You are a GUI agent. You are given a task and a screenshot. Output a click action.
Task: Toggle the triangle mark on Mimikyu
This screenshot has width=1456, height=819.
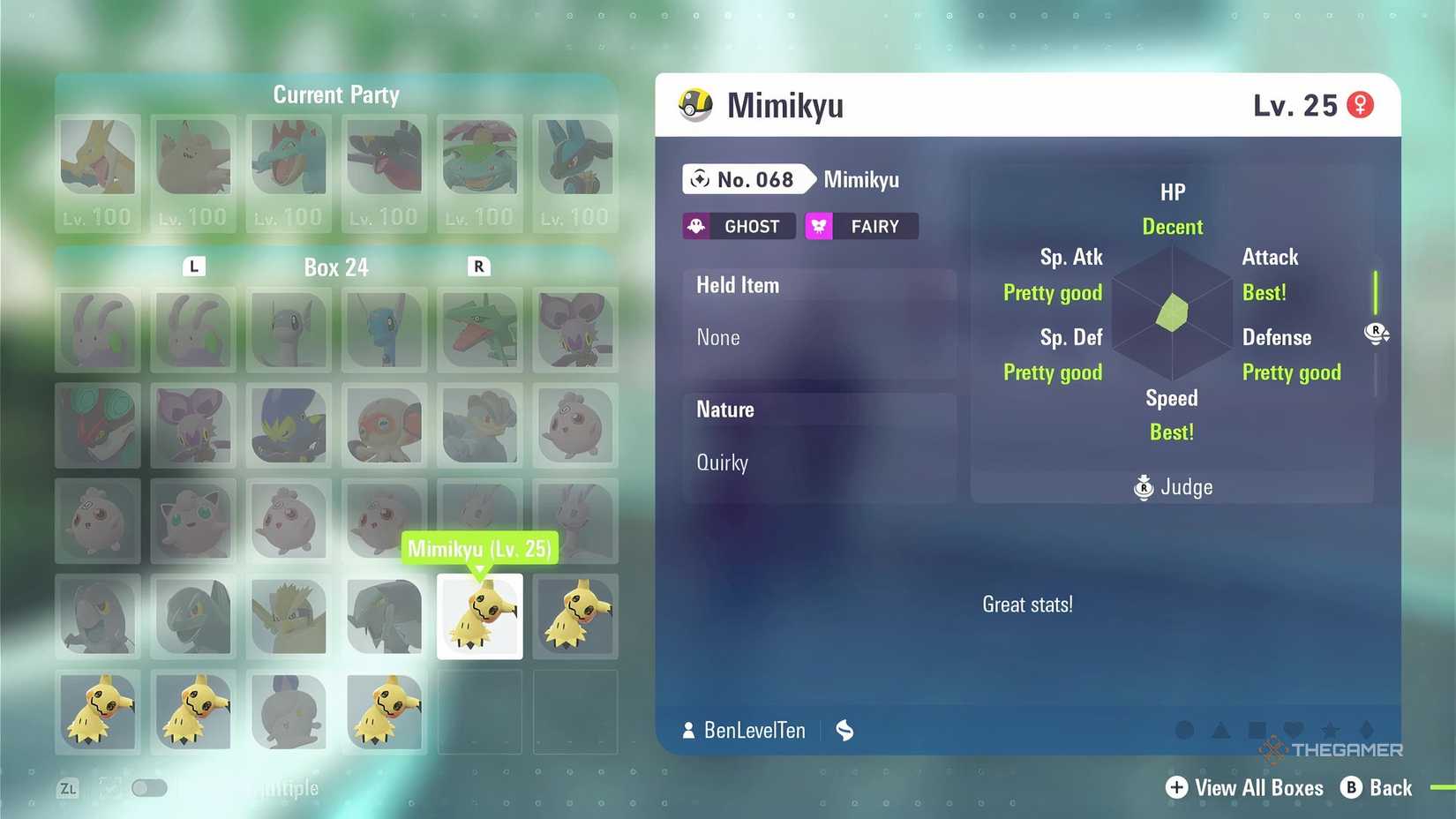point(1220,729)
